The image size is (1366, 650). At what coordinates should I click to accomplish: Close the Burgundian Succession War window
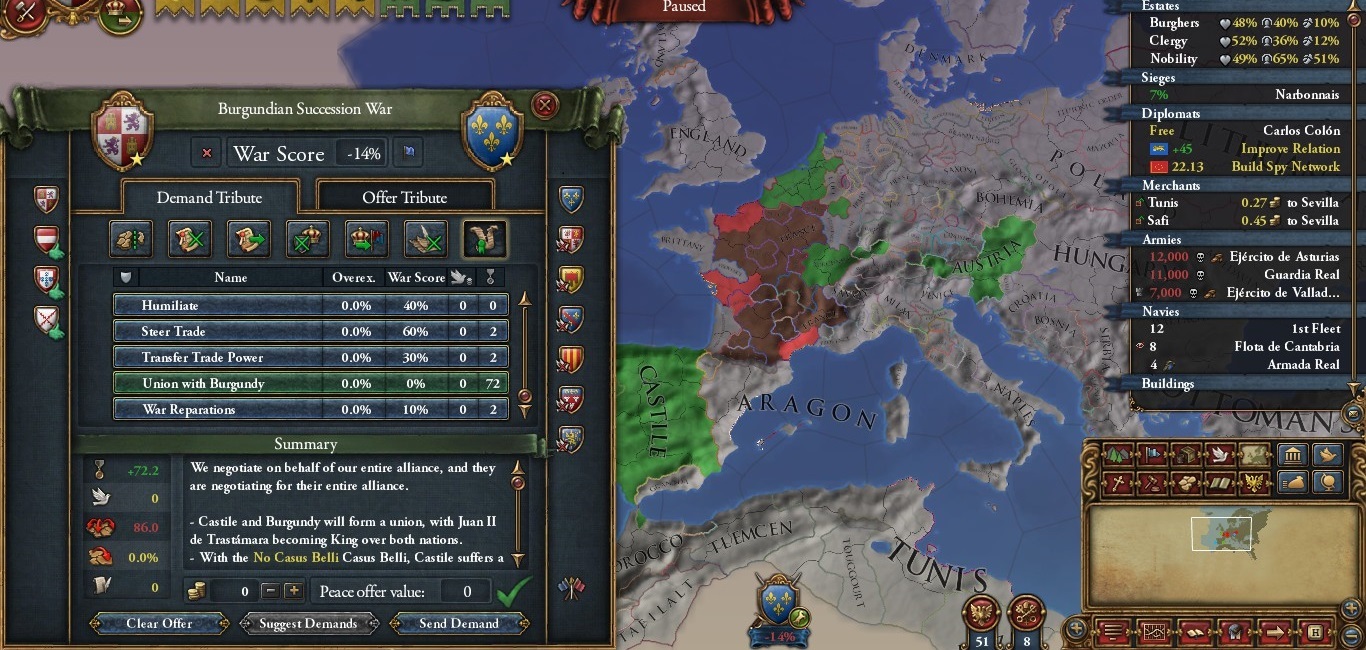pos(545,104)
